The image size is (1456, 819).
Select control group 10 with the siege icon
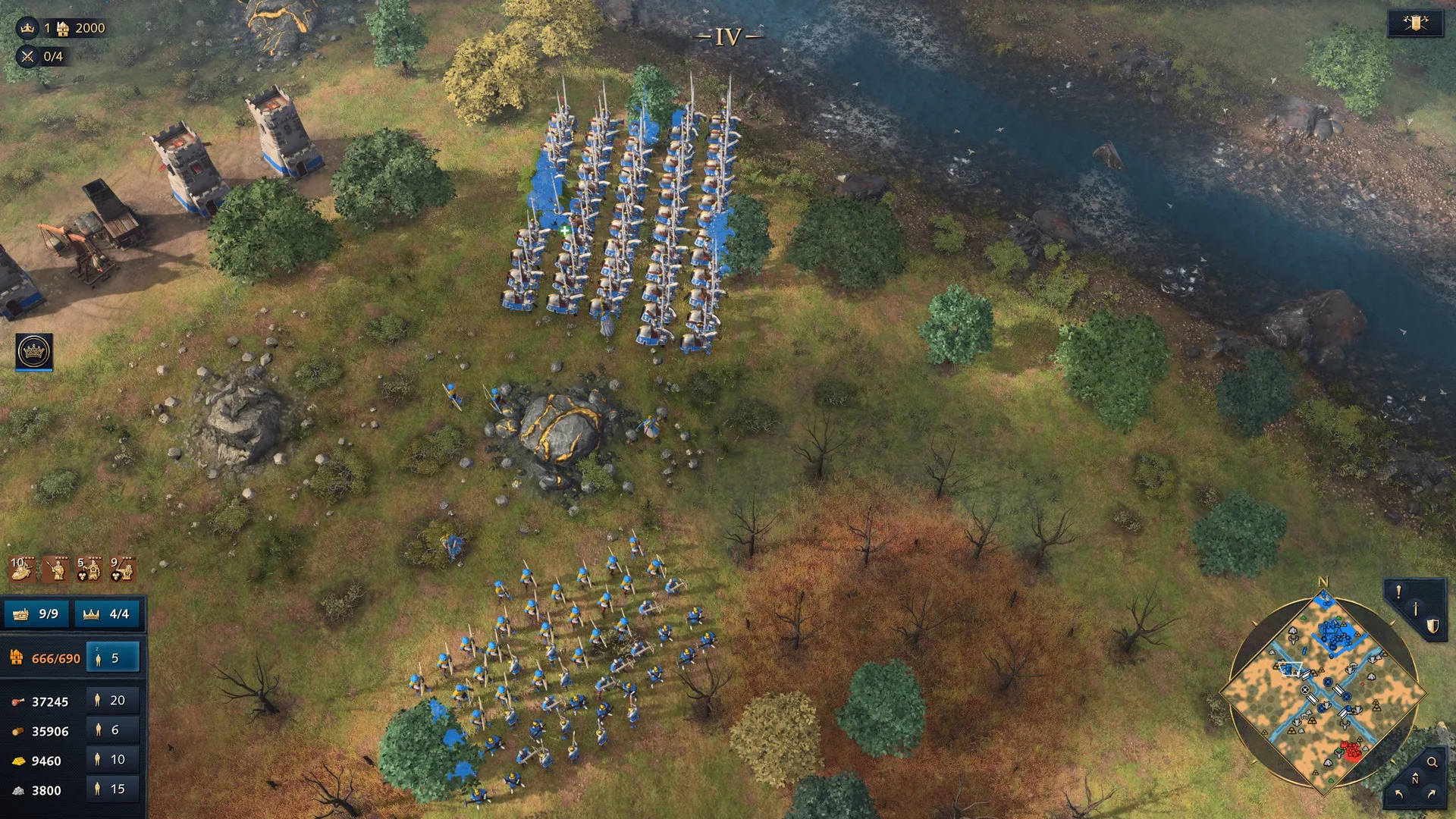point(22,569)
